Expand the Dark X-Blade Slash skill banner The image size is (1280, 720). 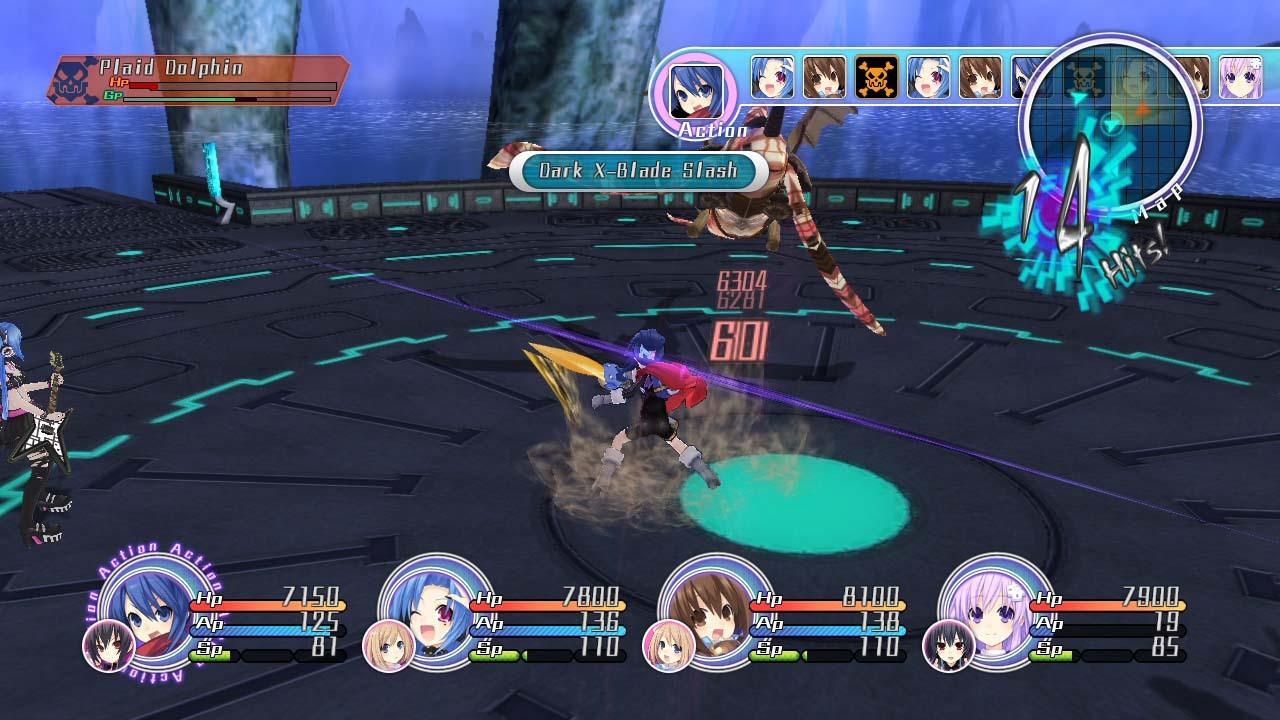640,169
